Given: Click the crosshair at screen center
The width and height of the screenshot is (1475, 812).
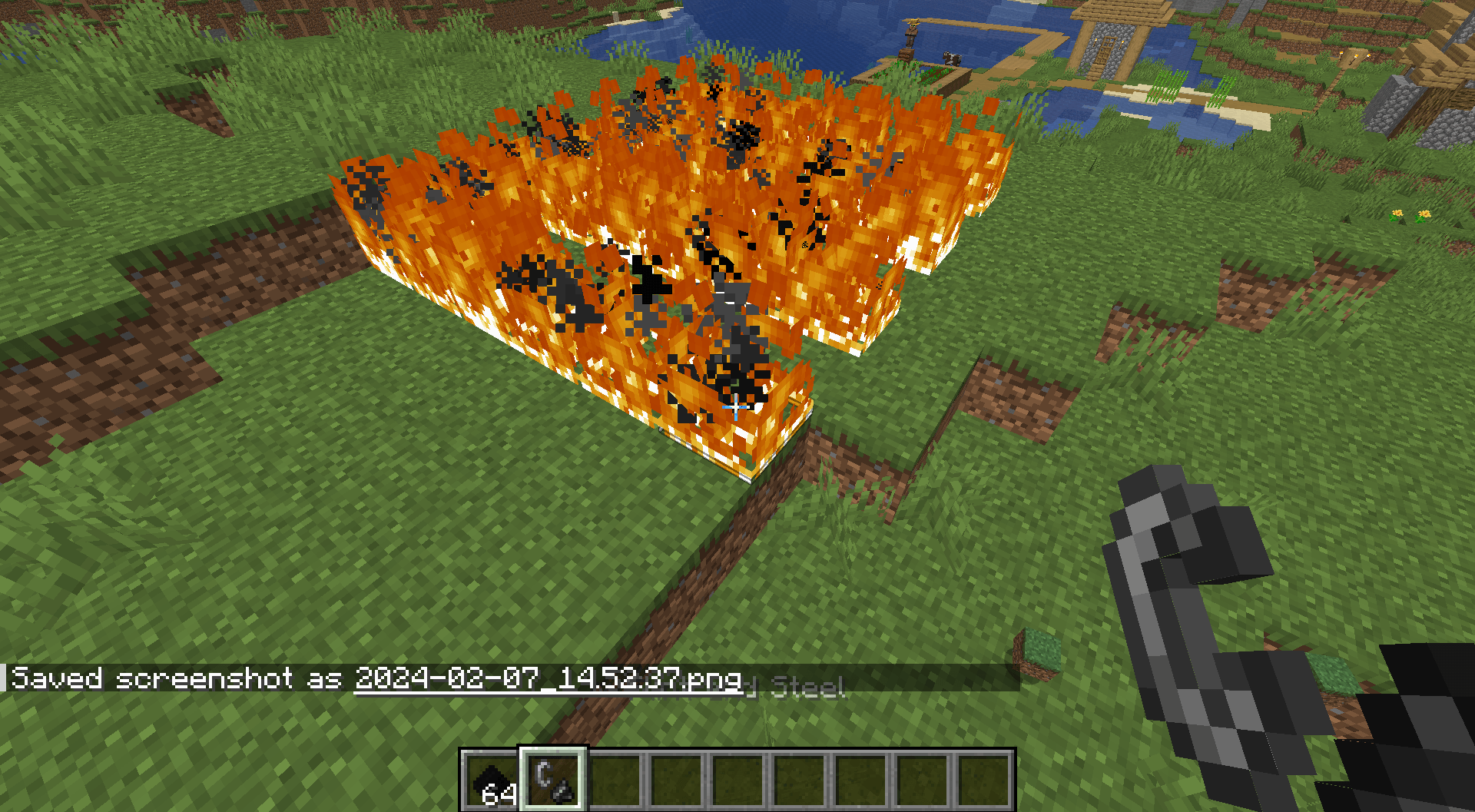Looking at the screenshot, I should pos(737,406).
